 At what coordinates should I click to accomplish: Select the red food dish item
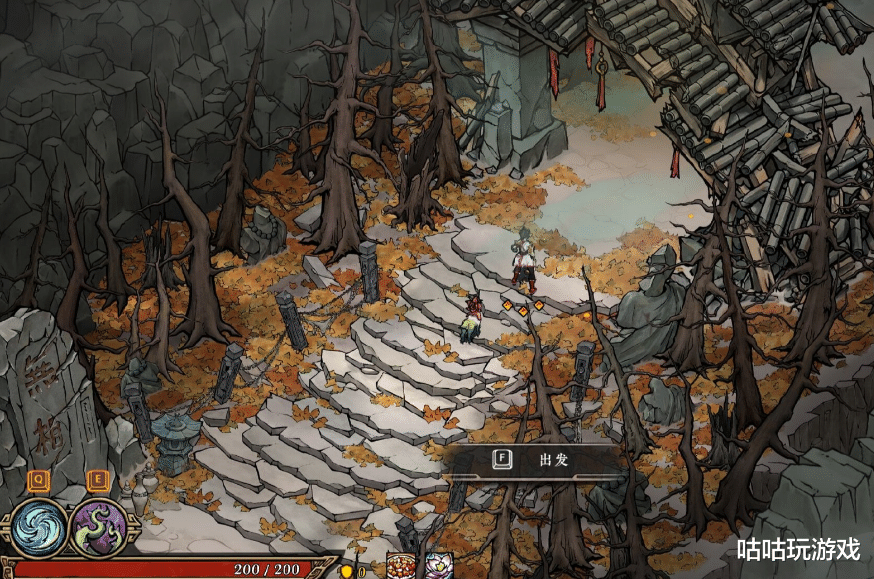[401, 566]
